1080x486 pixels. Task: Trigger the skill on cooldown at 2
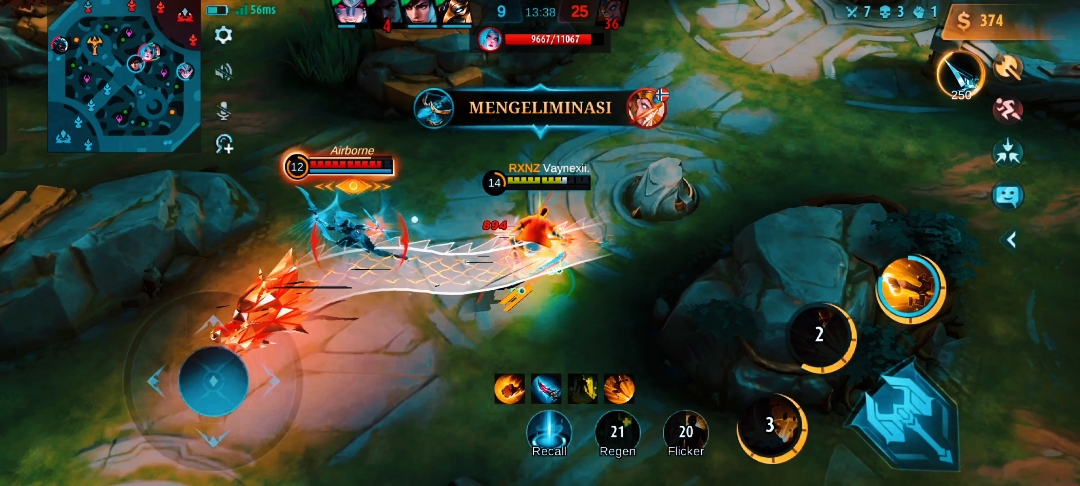click(x=820, y=335)
